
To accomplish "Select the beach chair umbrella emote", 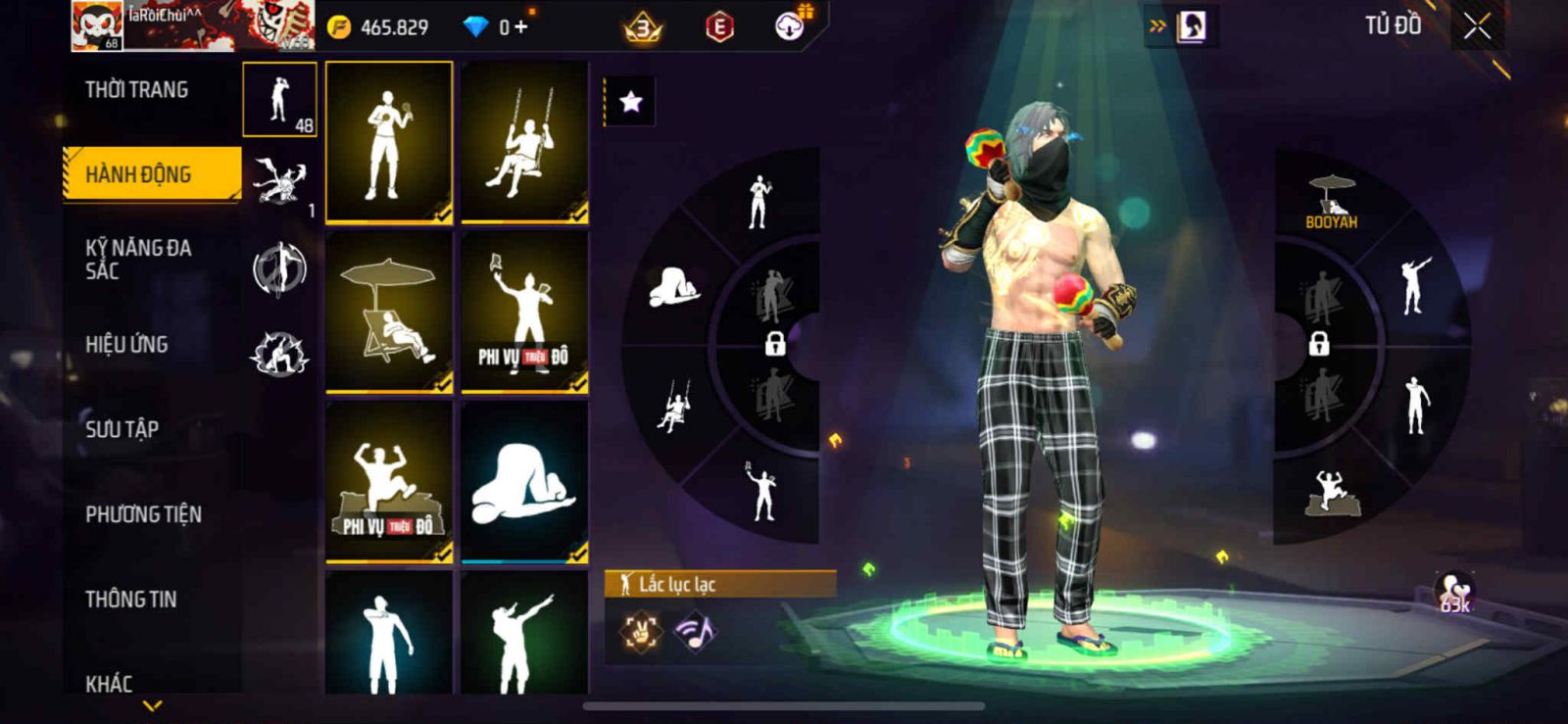I will [x=389, y=311].
